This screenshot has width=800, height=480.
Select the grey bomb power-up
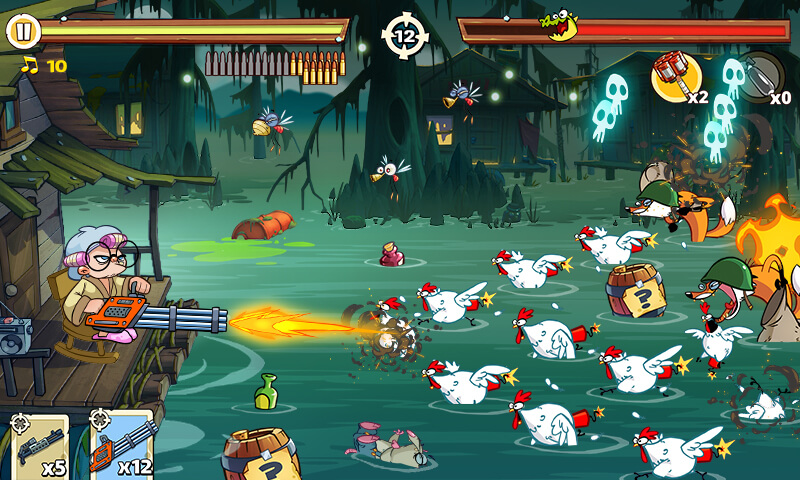760,75
